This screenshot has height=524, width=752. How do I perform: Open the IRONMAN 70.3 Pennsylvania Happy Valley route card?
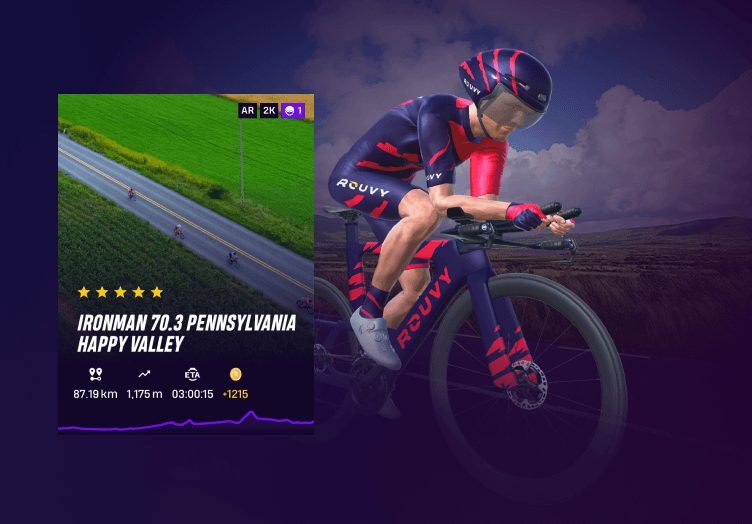pyautogui.click(x=185, y=332)
